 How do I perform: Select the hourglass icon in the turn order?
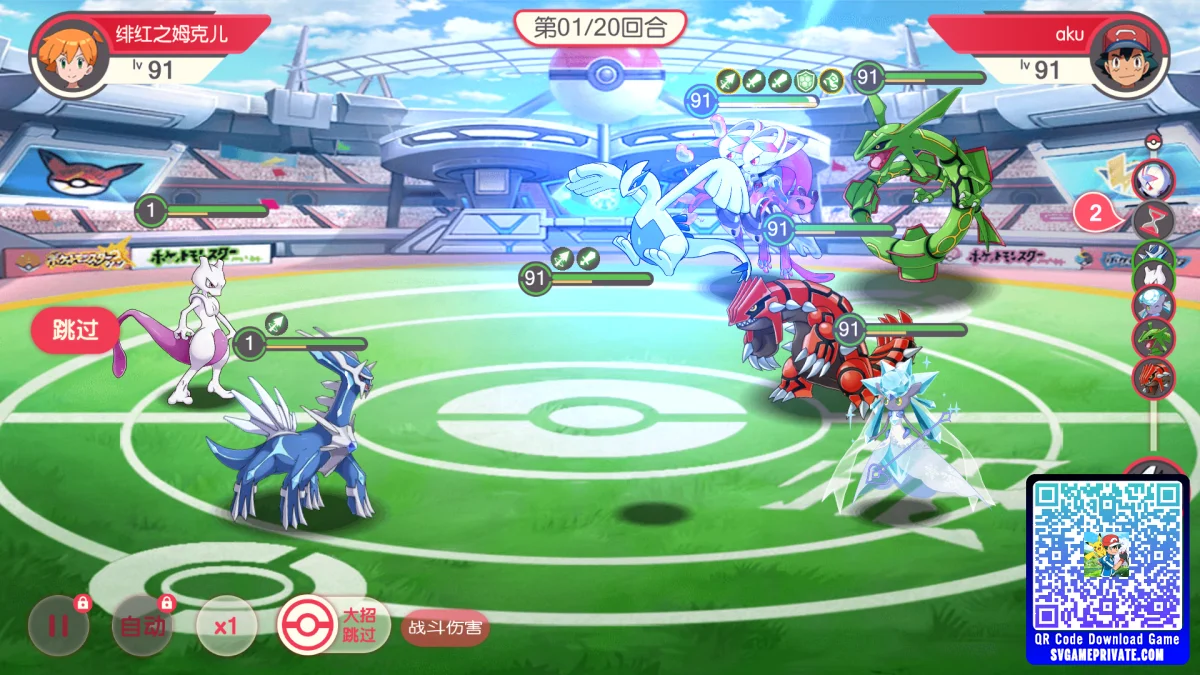click(1153, 220)
